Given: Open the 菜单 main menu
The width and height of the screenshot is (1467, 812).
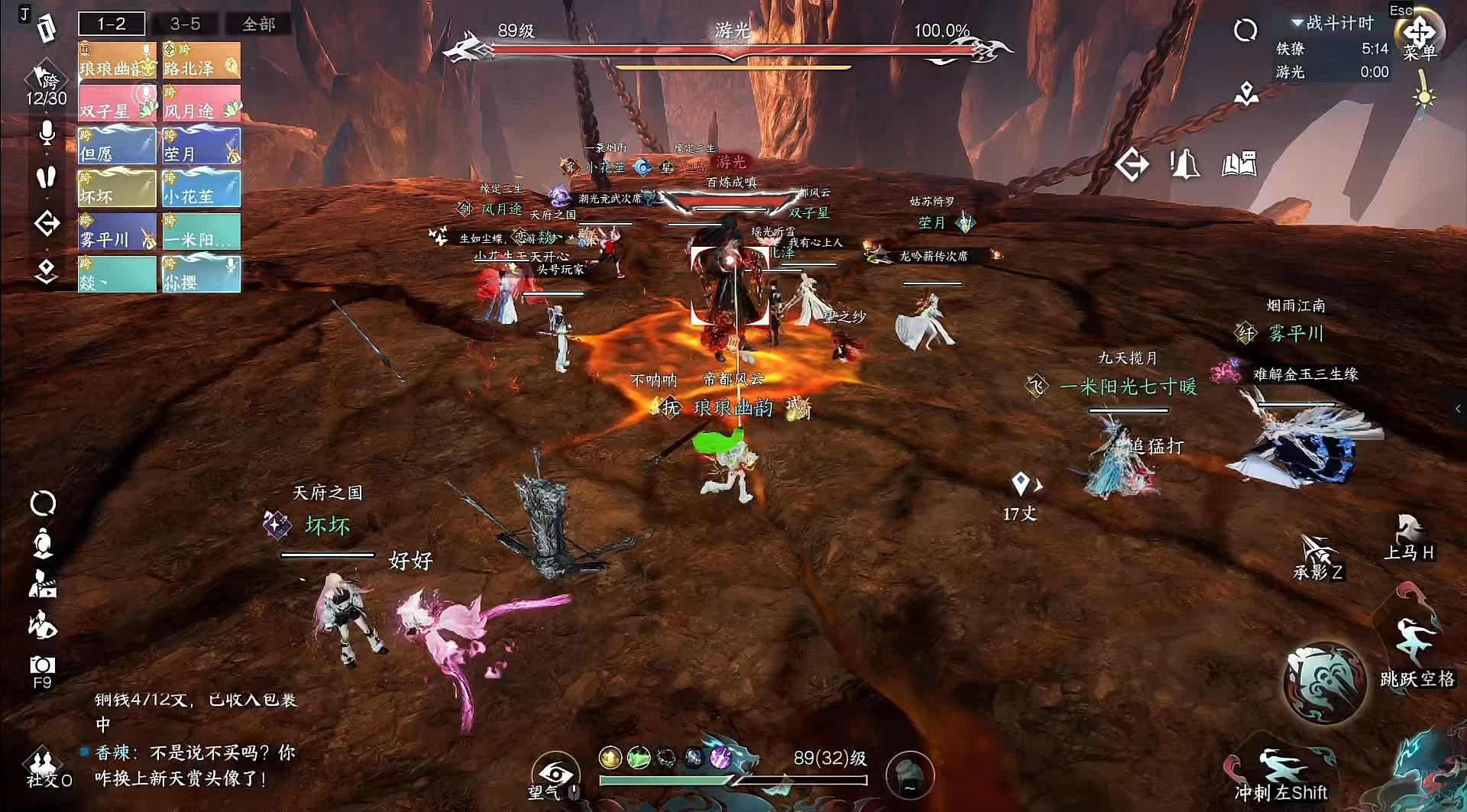Looking at the screenshot, I should (x=1420, y=36).
